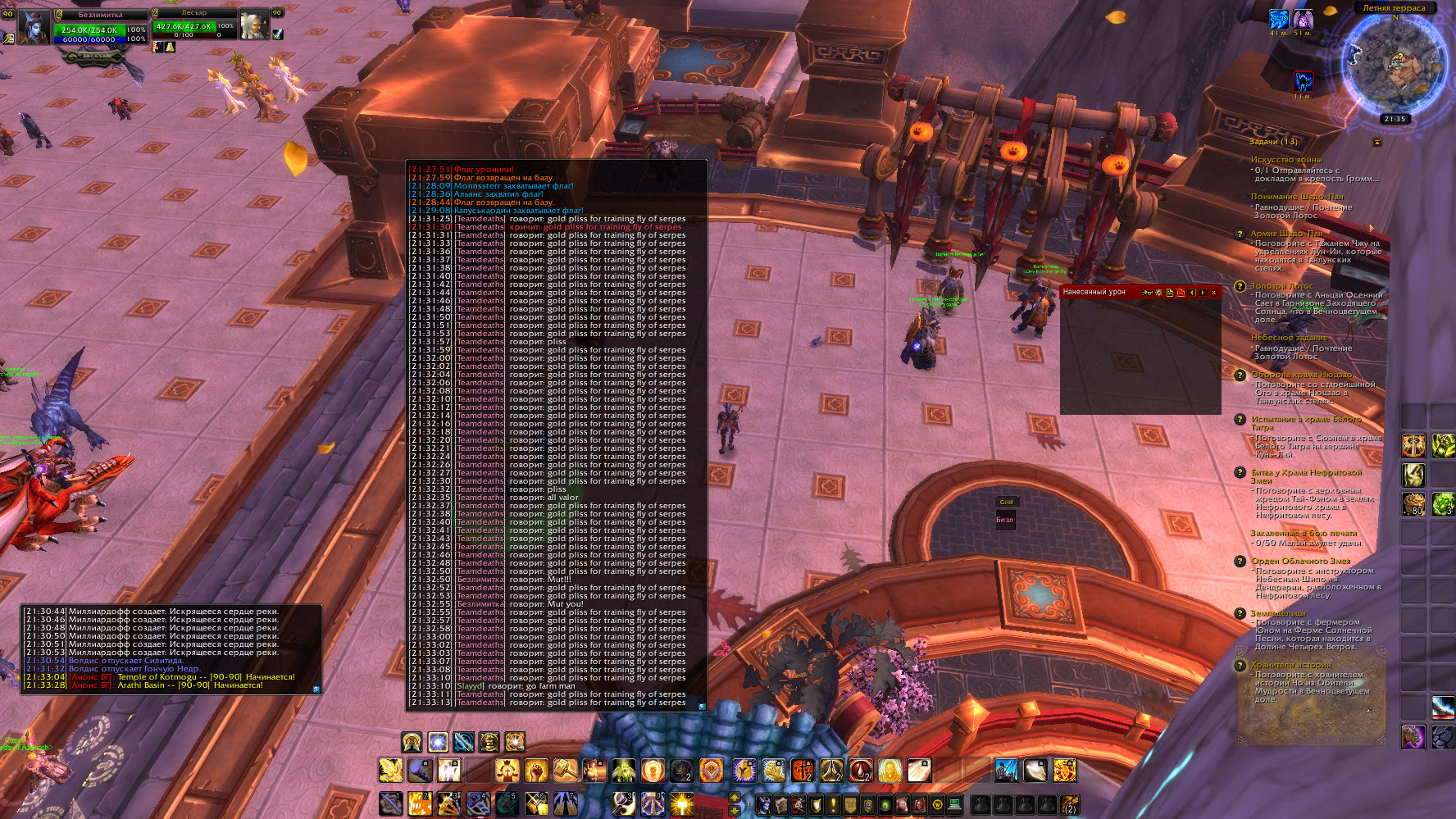Select the Лесъяр target portrait

[x=254, y=27]
